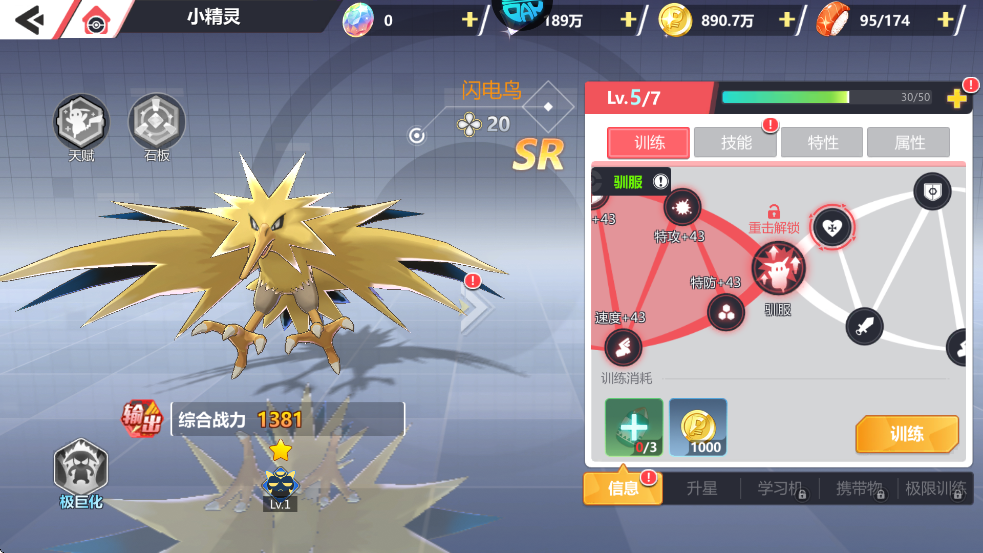Open the 石板 slate icon
The width and height of the screenshot is (983, 553).
157,123
